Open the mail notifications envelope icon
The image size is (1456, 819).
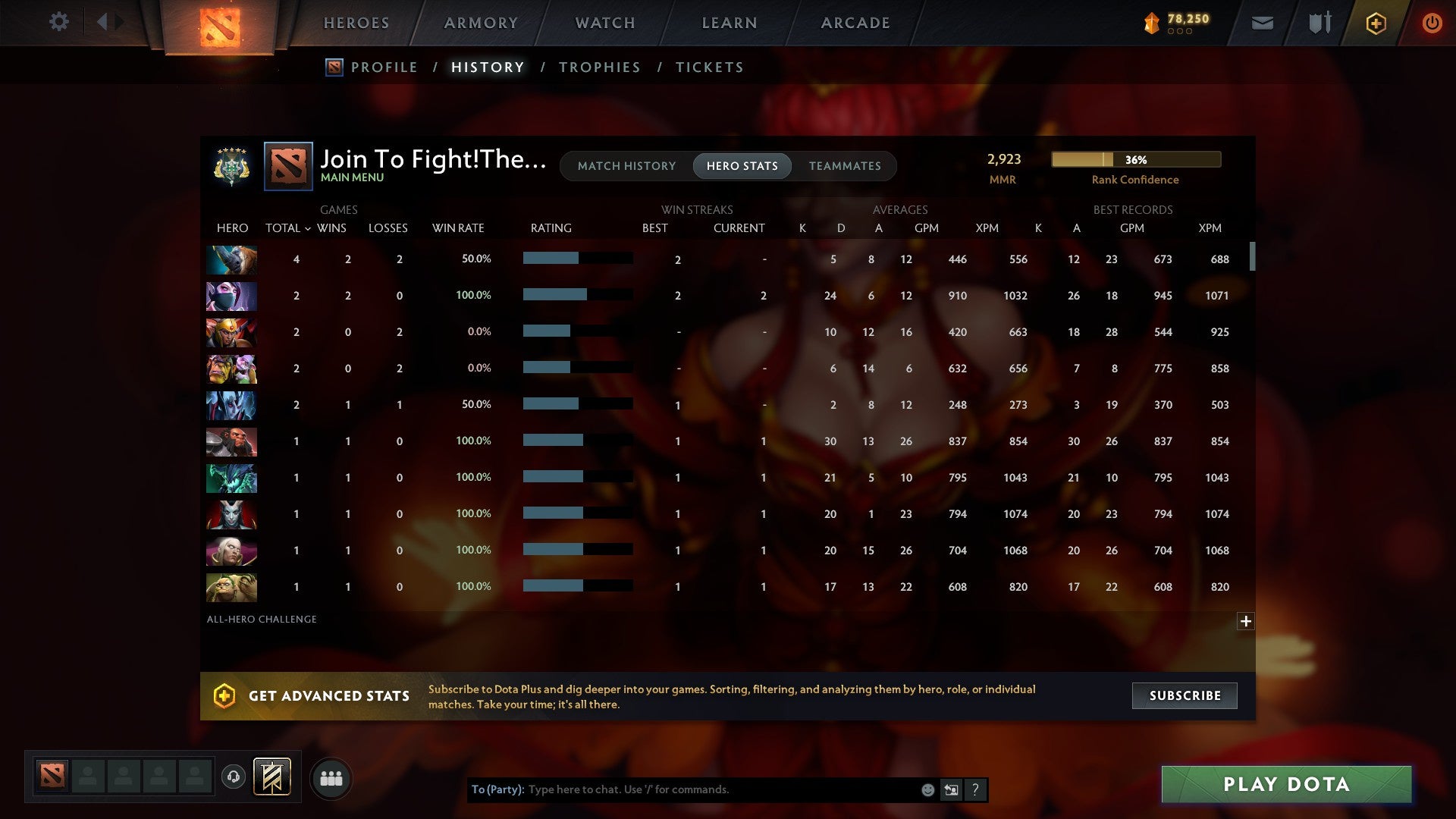point(1261,23)
